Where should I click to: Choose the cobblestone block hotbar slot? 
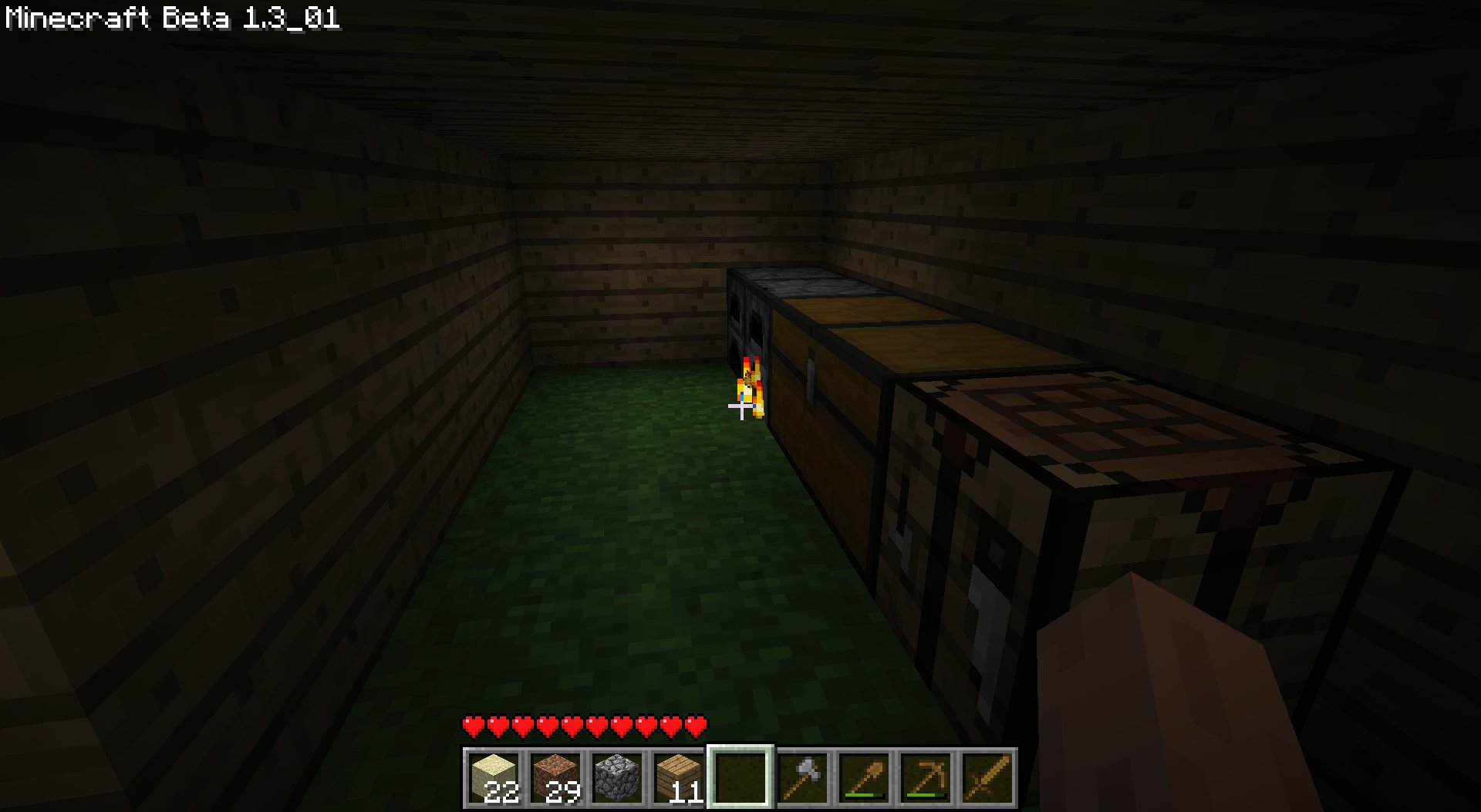617,777
